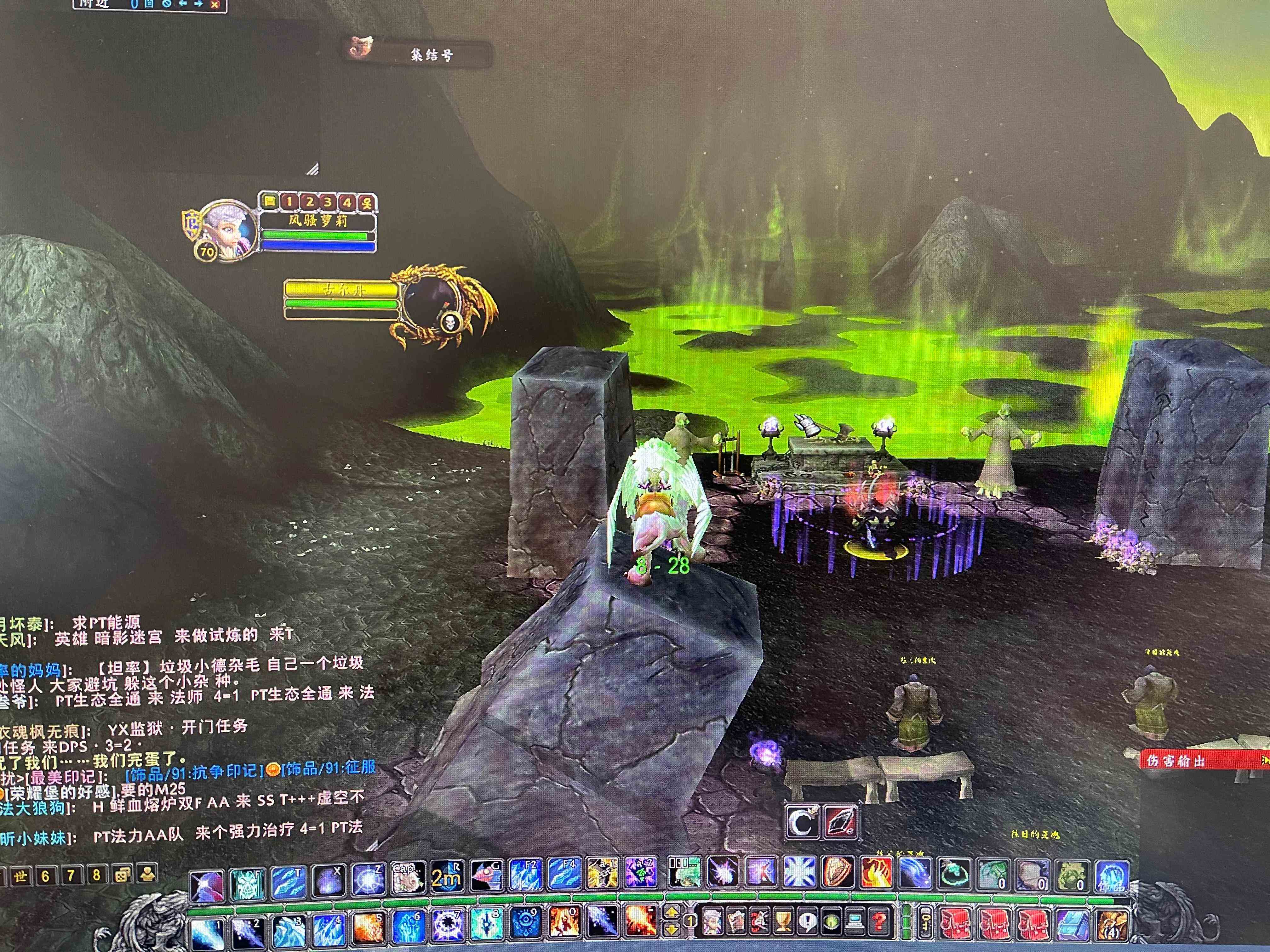Open the character info micro button
This screenshot has width=1270, height=952.
tap(714, 921)
